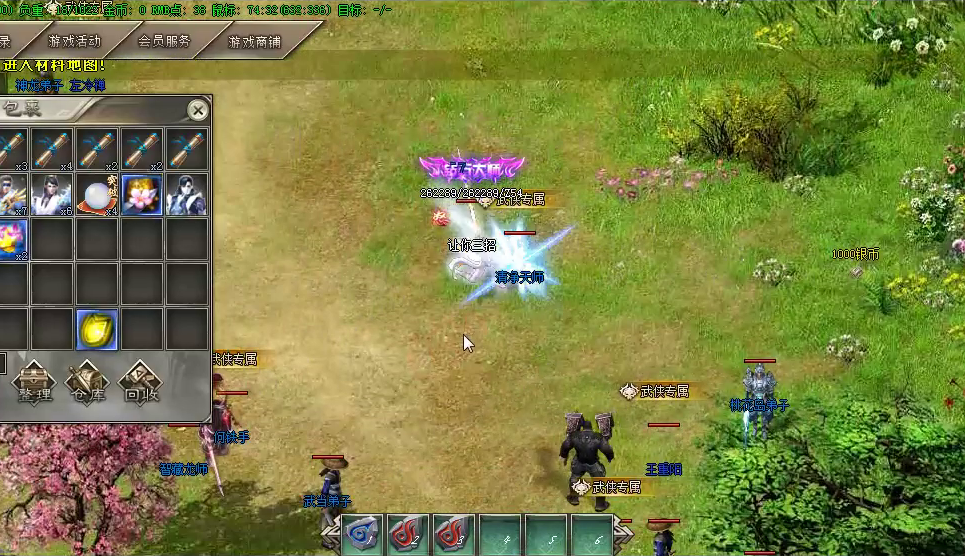
Task: Select the yellow gem item in bag
Action: click(x=97, y=330)
